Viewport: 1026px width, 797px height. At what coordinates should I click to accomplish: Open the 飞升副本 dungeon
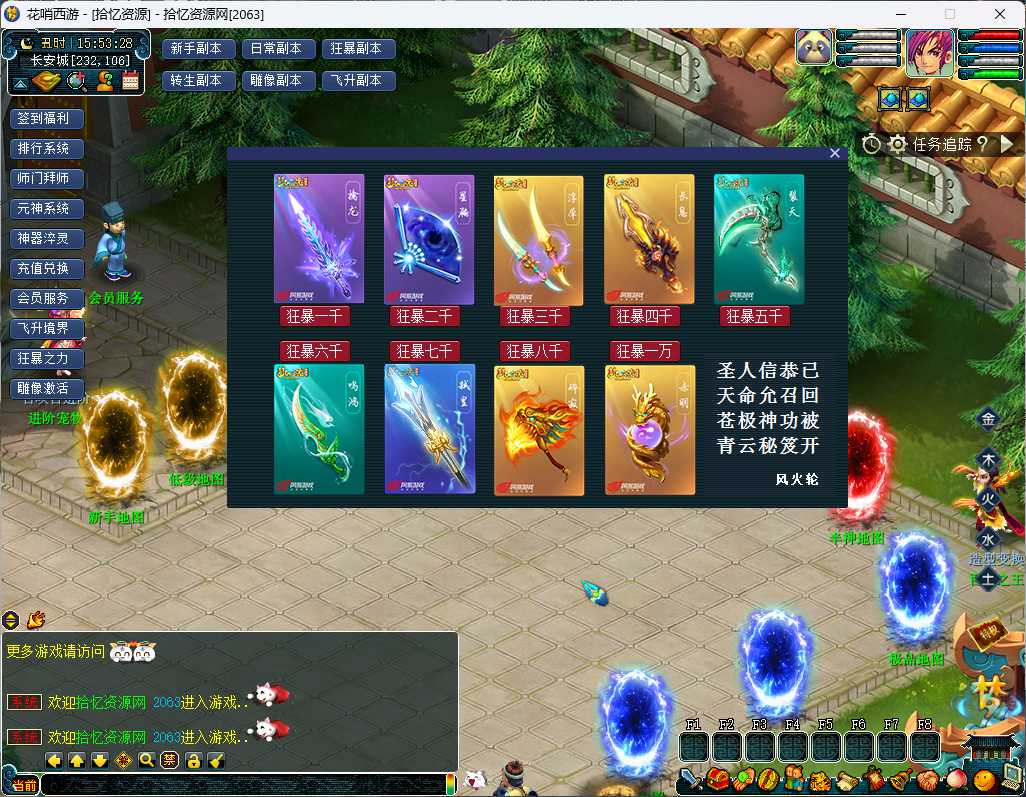(358, 81)
